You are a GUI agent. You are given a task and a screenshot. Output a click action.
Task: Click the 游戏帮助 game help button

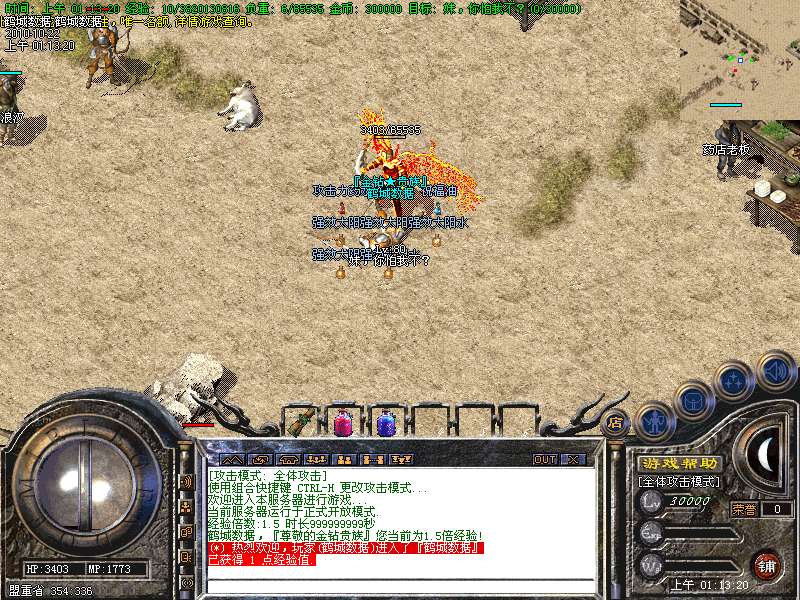pyautogui.click(x=679, y=464)
